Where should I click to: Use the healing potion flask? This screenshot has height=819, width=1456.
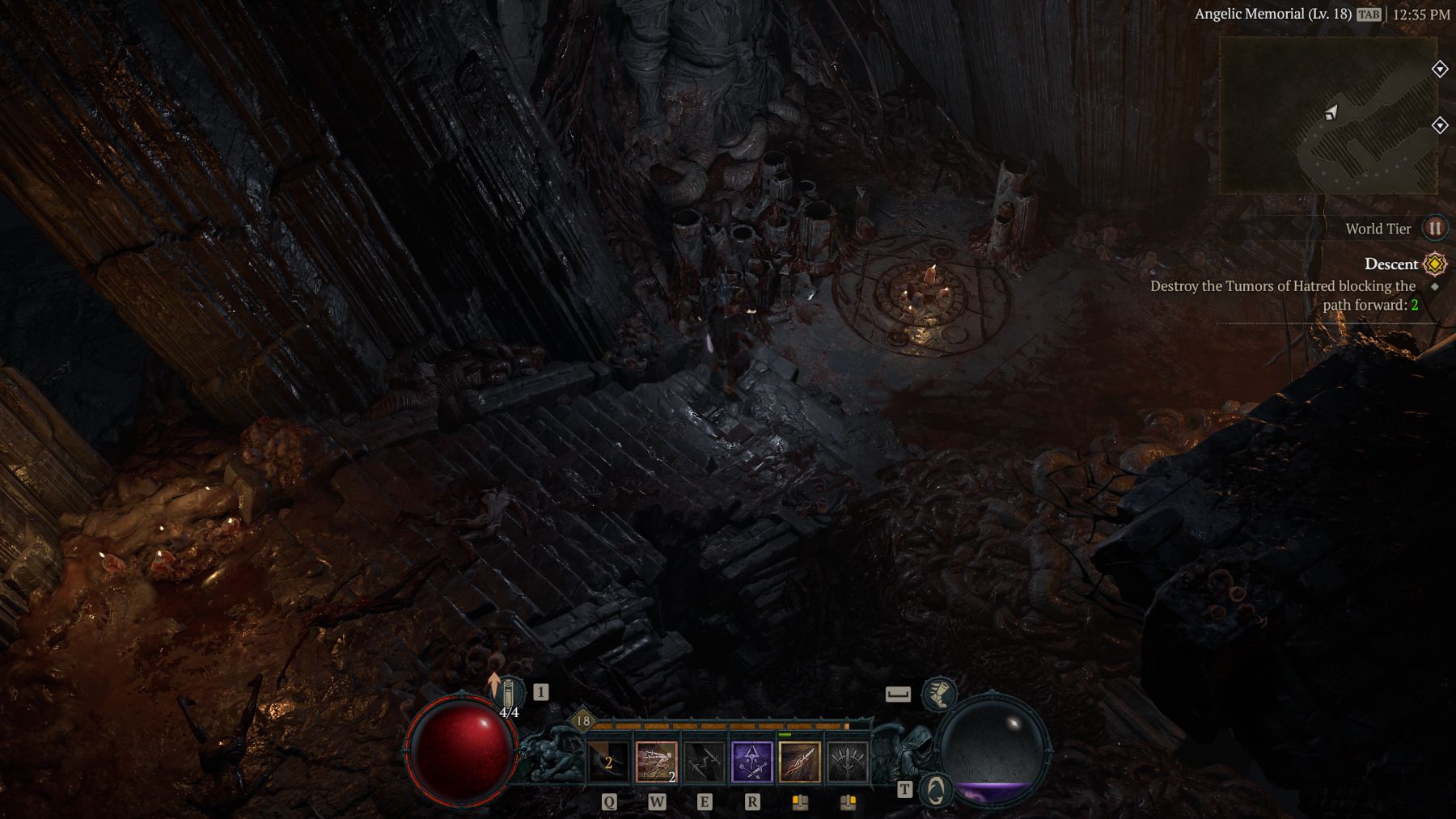[x=509, y=695]
